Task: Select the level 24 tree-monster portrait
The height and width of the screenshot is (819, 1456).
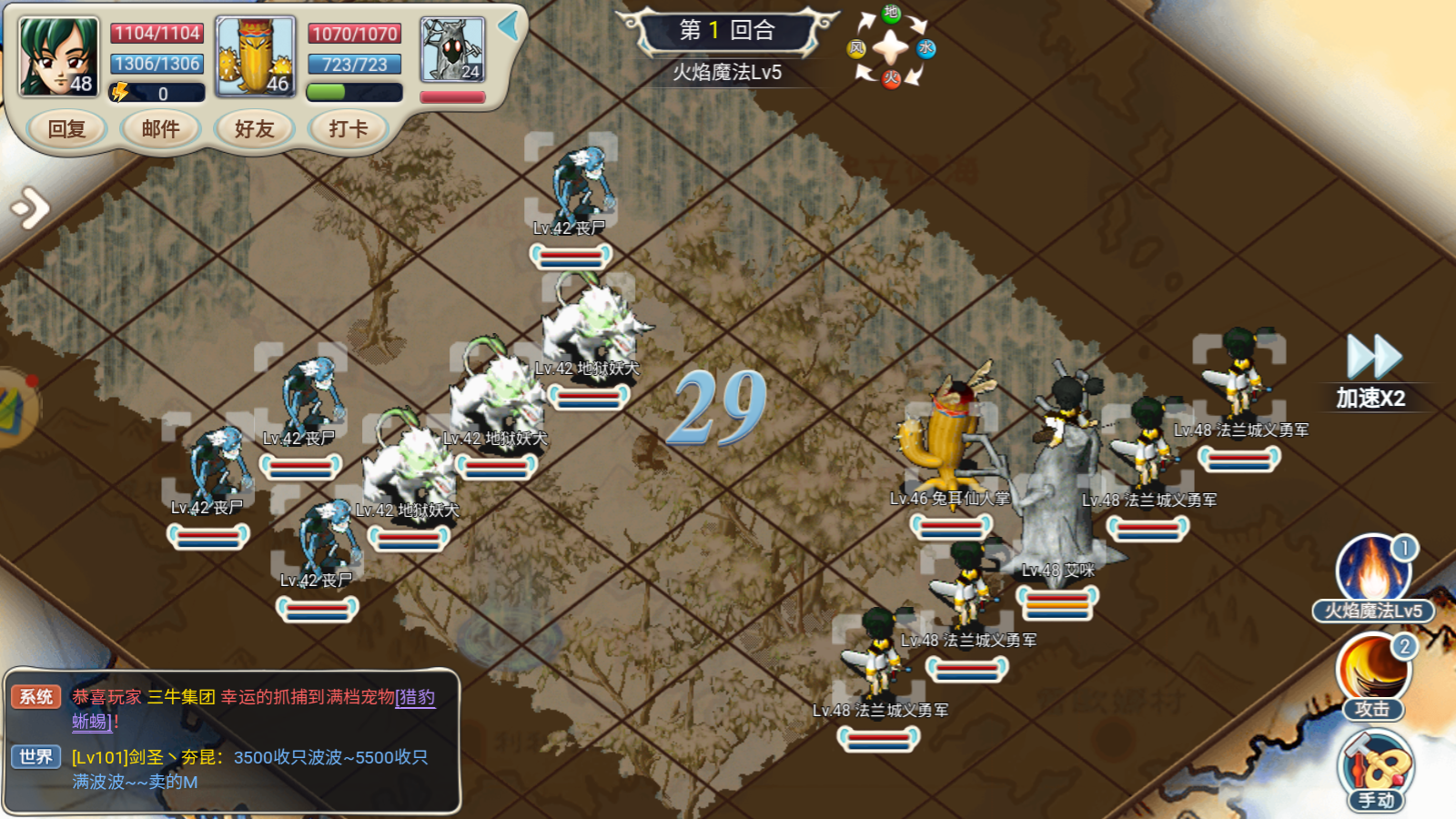Action: pyautogui.click(x=452, y=50)
